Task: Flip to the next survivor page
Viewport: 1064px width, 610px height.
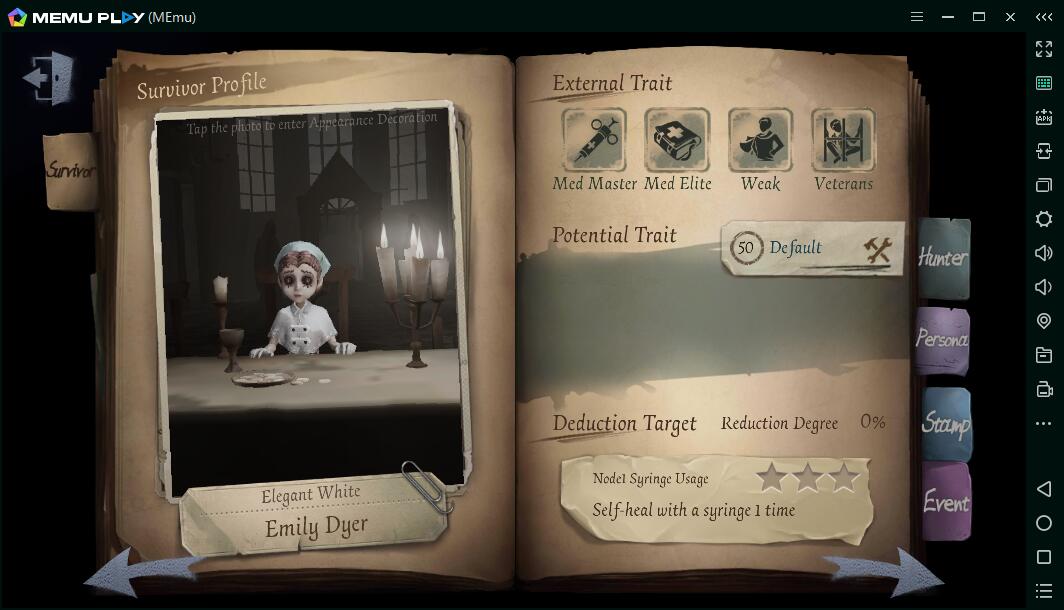Action: tap(886, 574)
